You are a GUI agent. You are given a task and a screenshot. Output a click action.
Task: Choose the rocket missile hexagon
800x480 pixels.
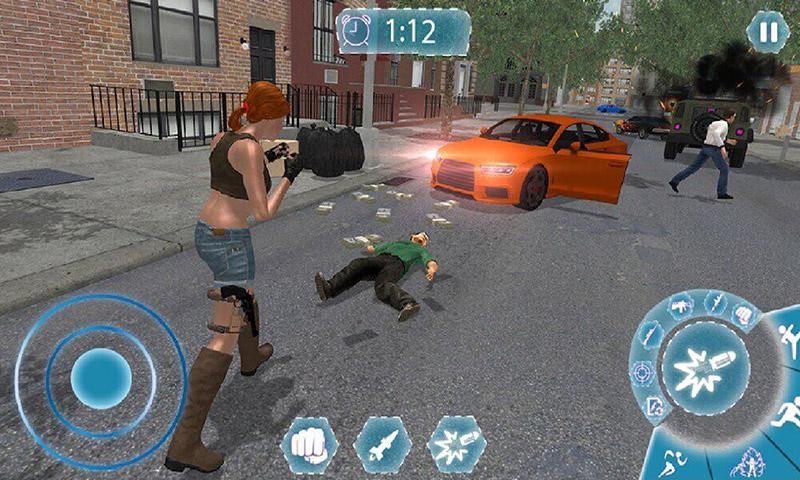[383, 445]
